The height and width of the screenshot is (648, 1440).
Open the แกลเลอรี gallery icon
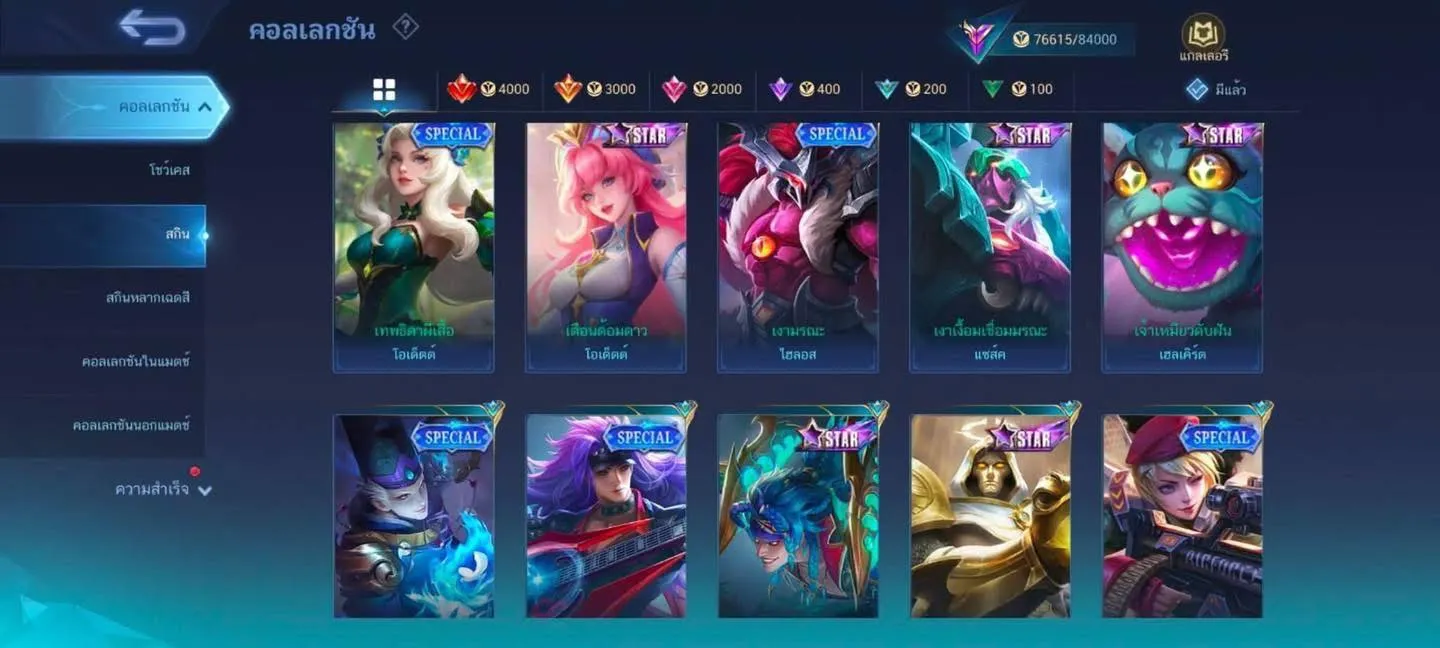pos(1203,39)
